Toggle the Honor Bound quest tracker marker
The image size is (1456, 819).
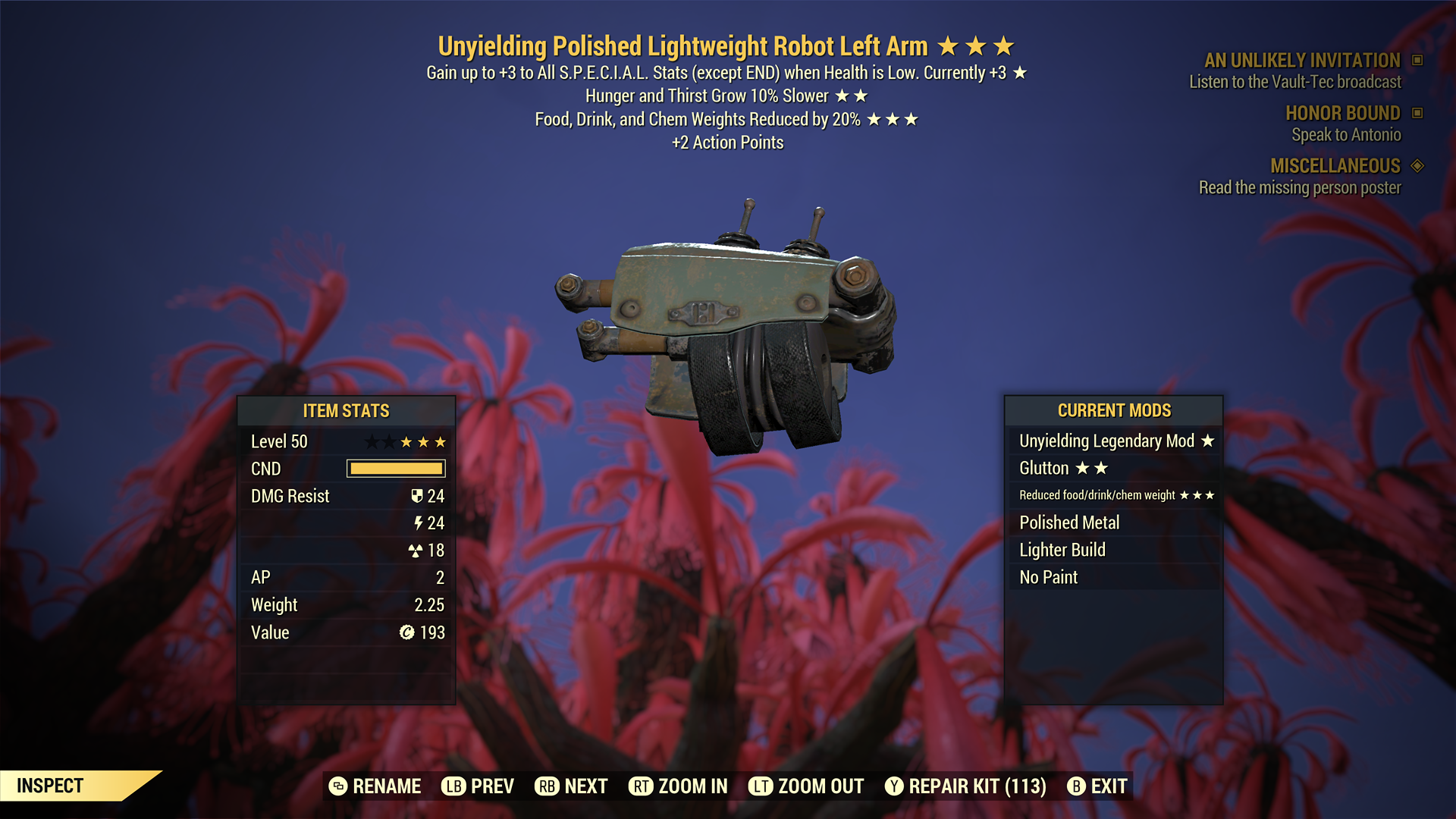pos(1417,114)
